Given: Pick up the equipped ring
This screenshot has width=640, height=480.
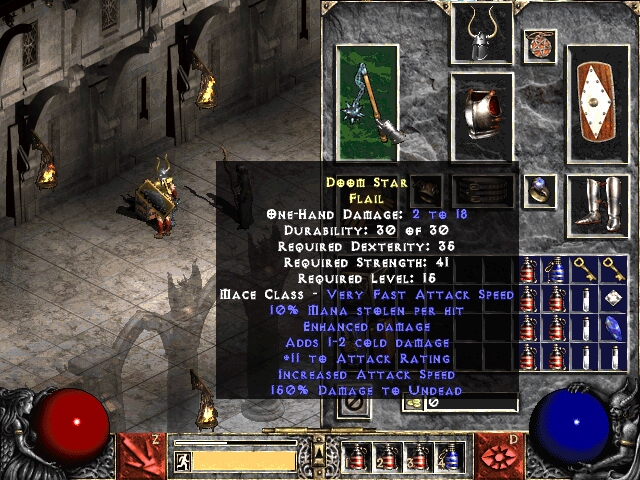Looking at the screenshot, I should [540, 188].
